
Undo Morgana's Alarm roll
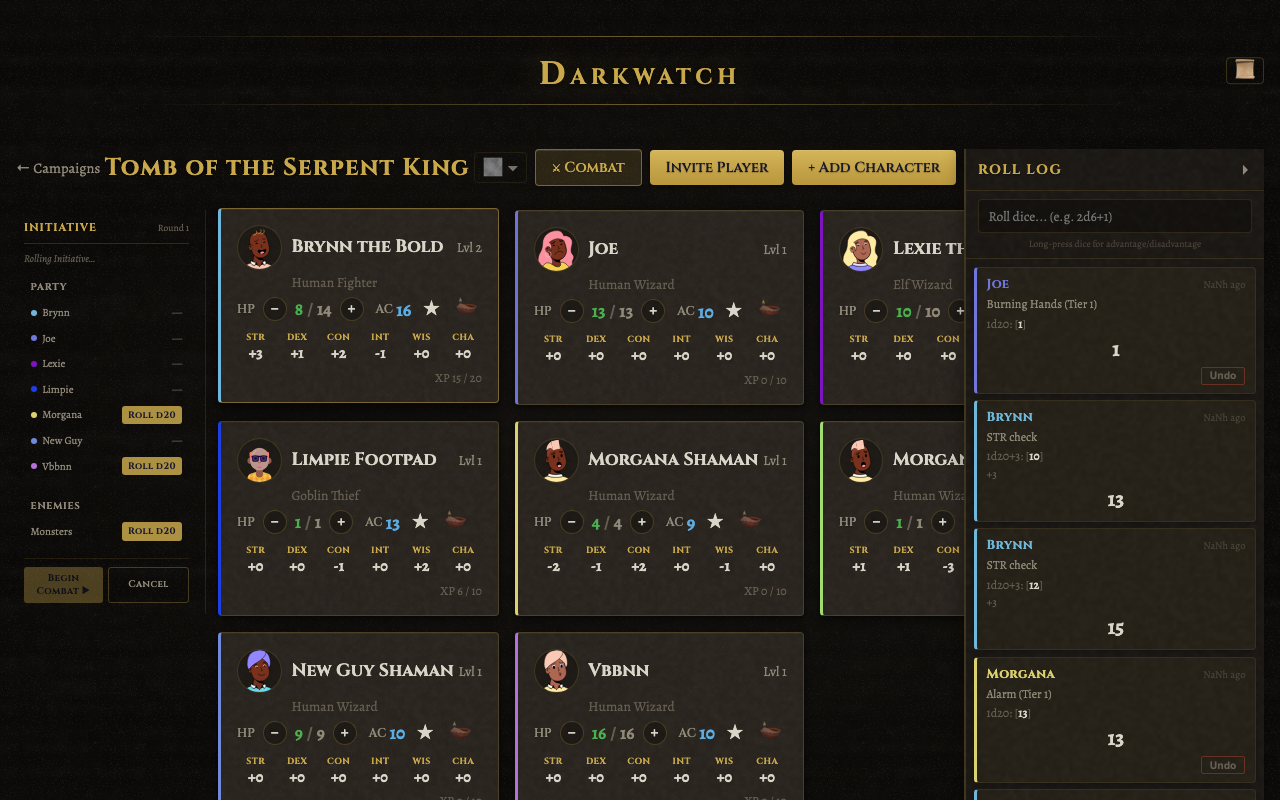tap(1222, 765)
